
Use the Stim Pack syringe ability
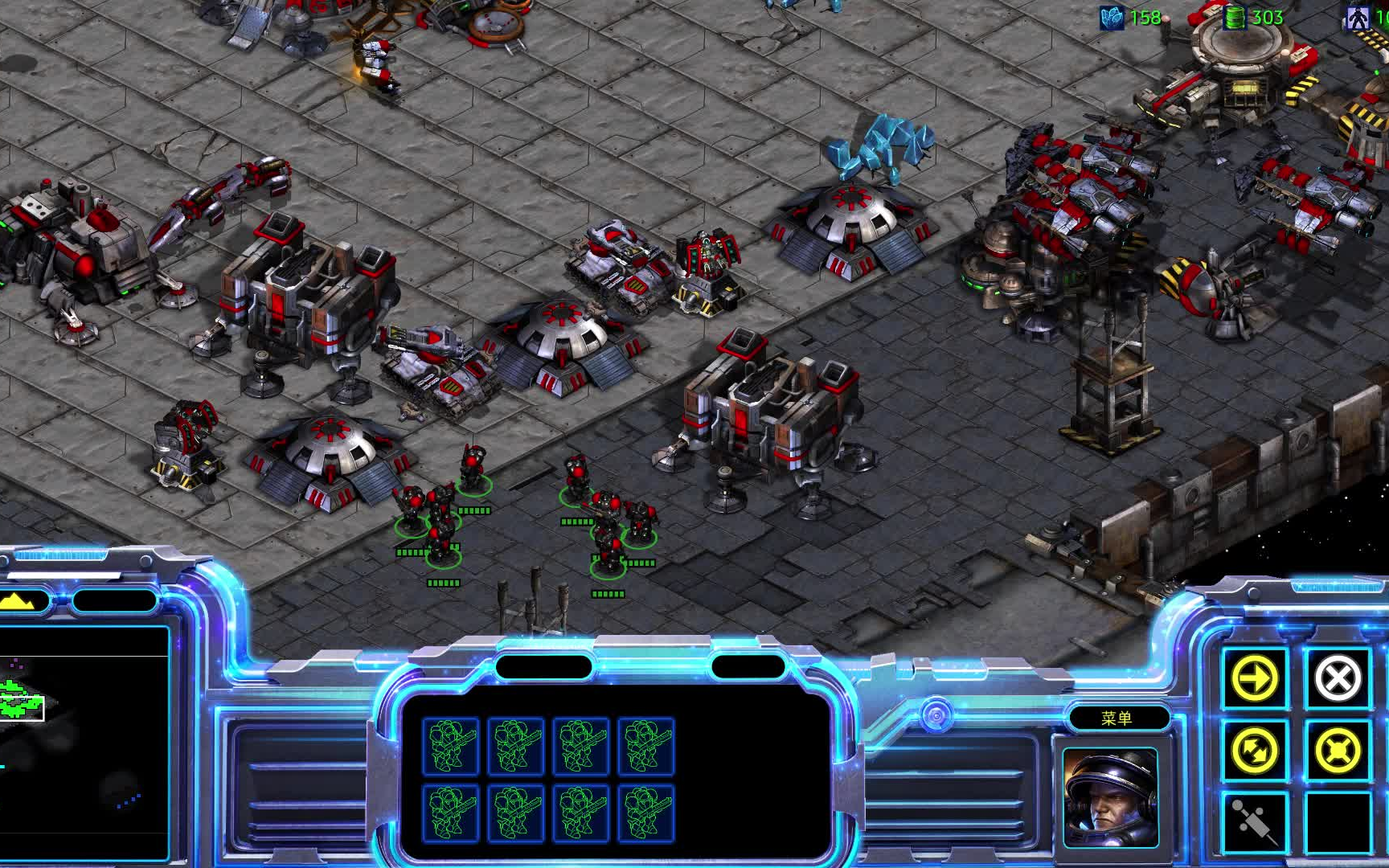click(x=1255, y=821)
